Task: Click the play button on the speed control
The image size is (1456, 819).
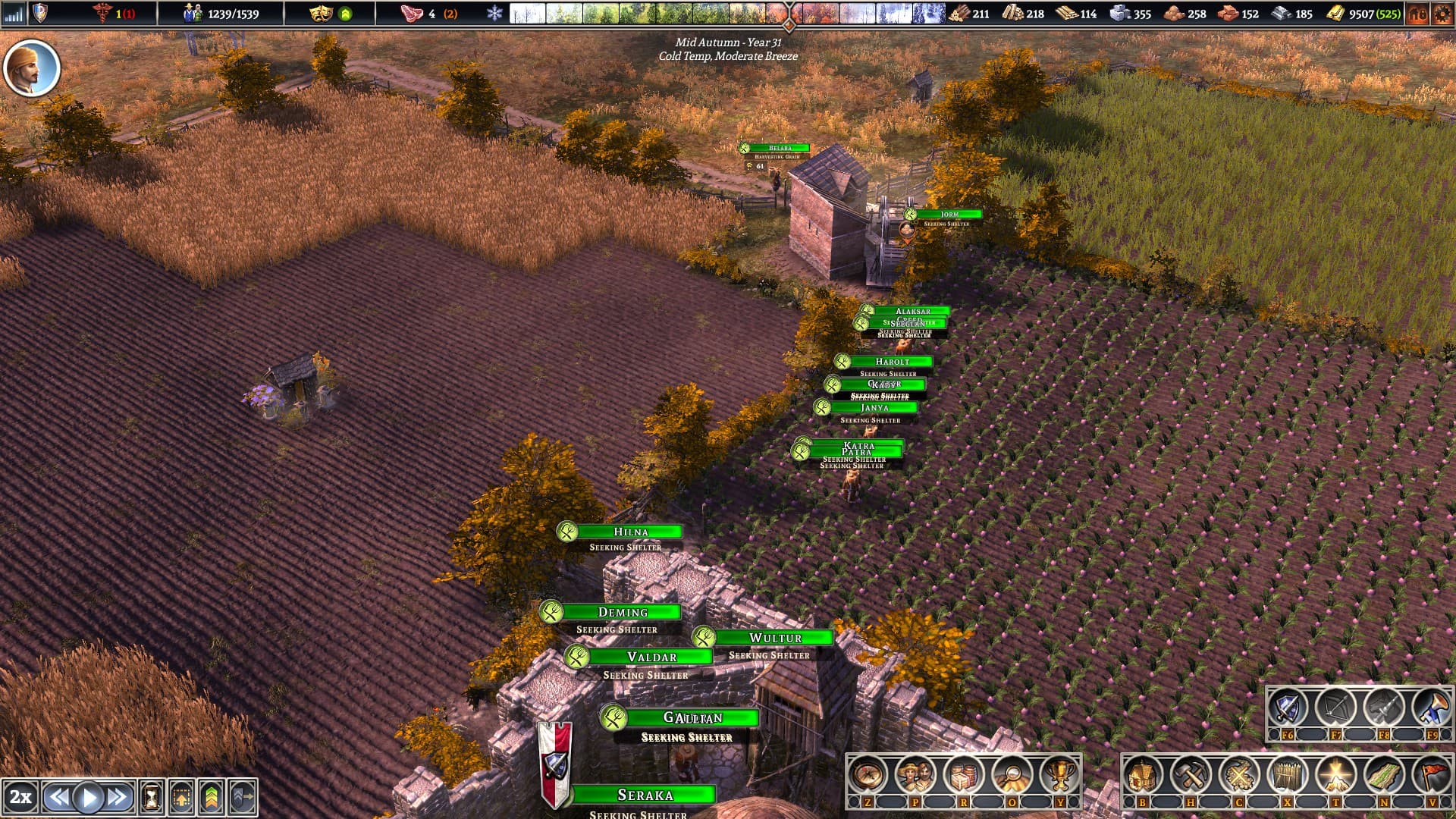Action: (89, 797)
